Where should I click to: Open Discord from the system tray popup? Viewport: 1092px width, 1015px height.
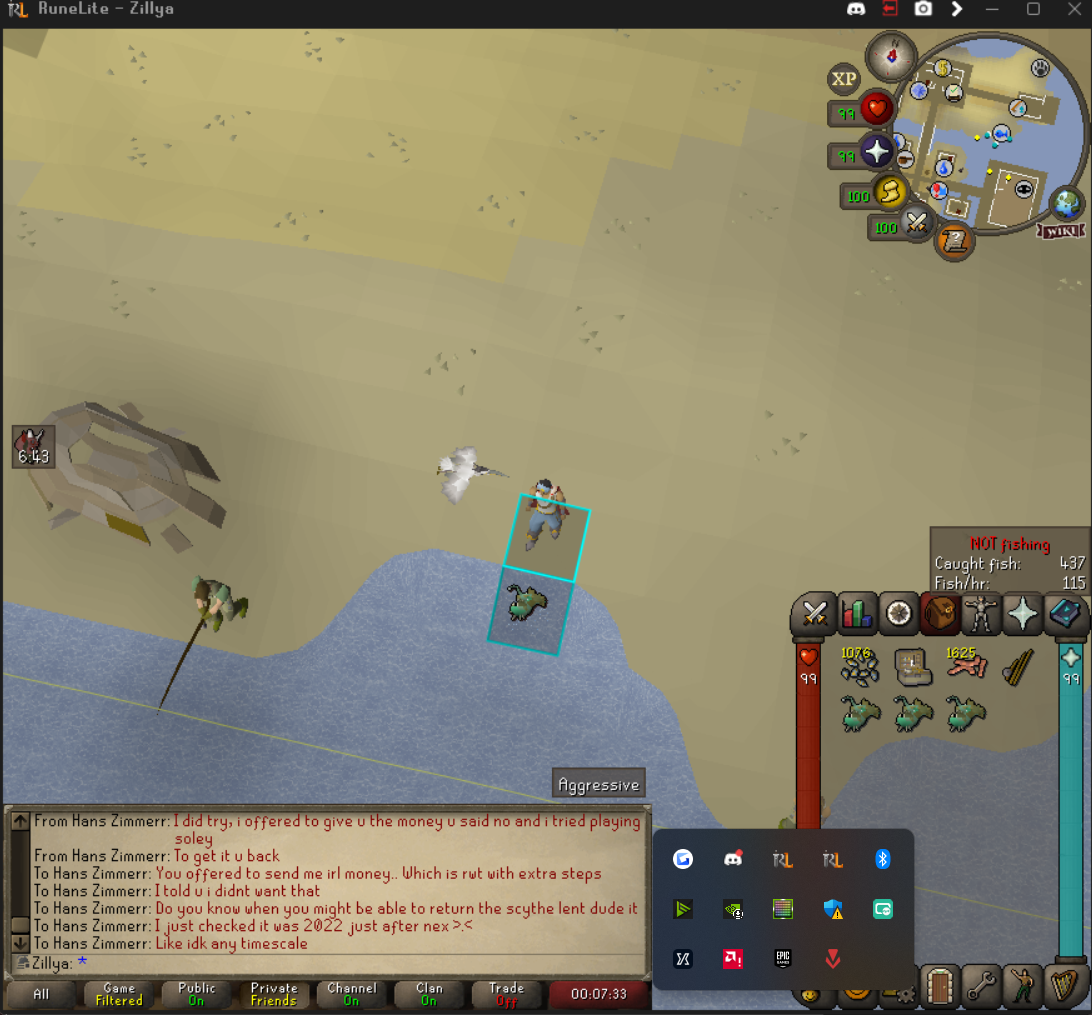733,859
